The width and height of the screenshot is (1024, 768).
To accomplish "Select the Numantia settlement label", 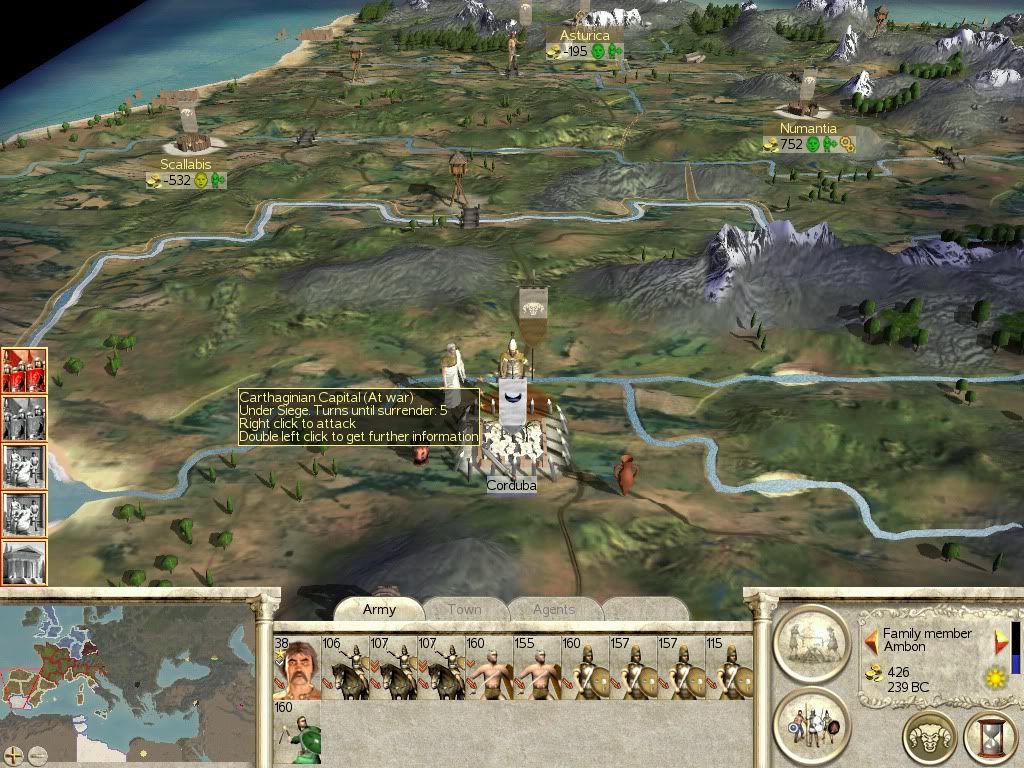I will pos(808,129).
